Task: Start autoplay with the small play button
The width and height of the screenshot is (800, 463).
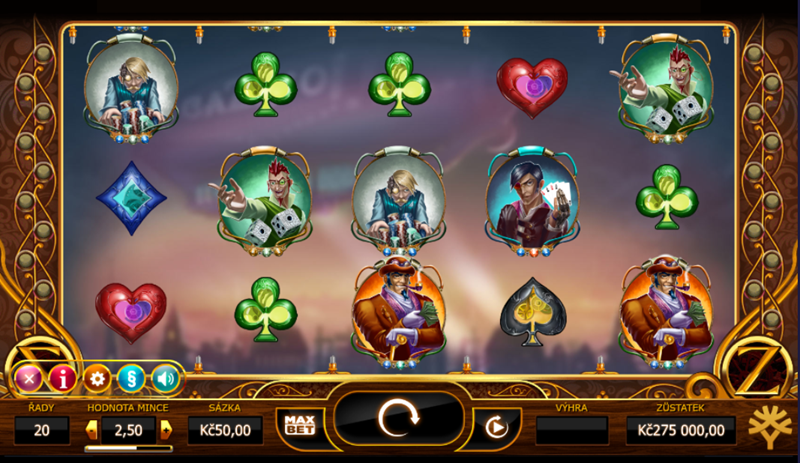Action: [x=491, y=427]
